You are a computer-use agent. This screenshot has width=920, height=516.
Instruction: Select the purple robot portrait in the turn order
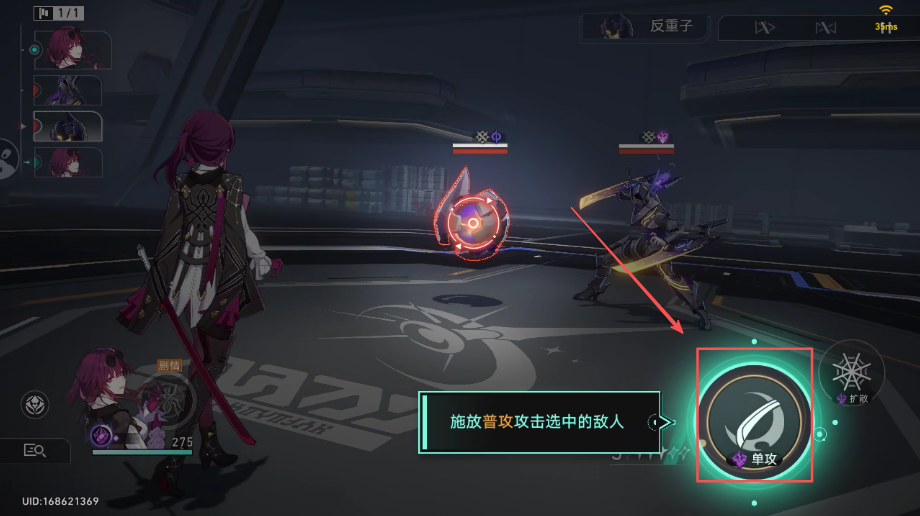[x=68, y=91]
